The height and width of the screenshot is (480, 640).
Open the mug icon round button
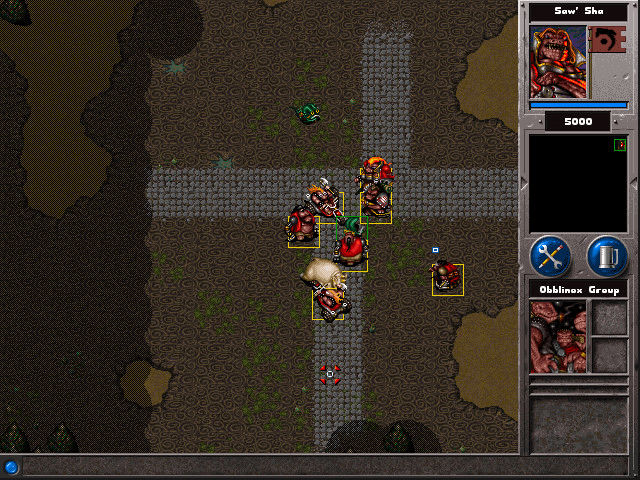607,257
